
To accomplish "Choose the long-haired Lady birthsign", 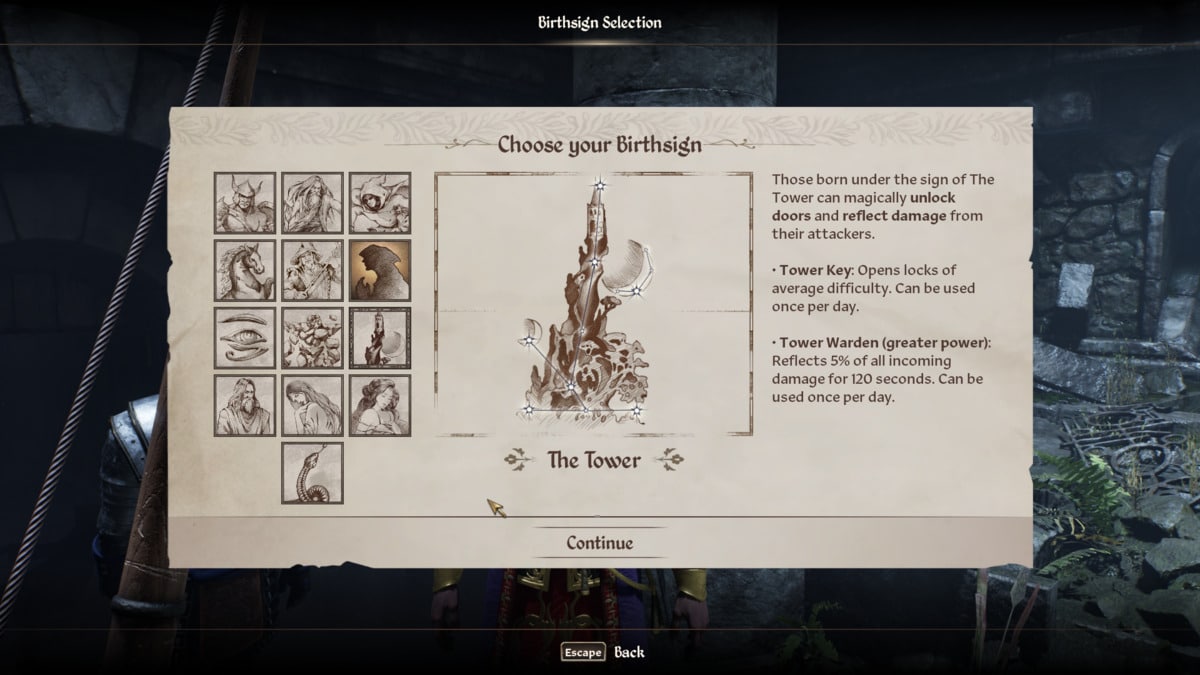I will pyautogui.click(x=312, y=405).
